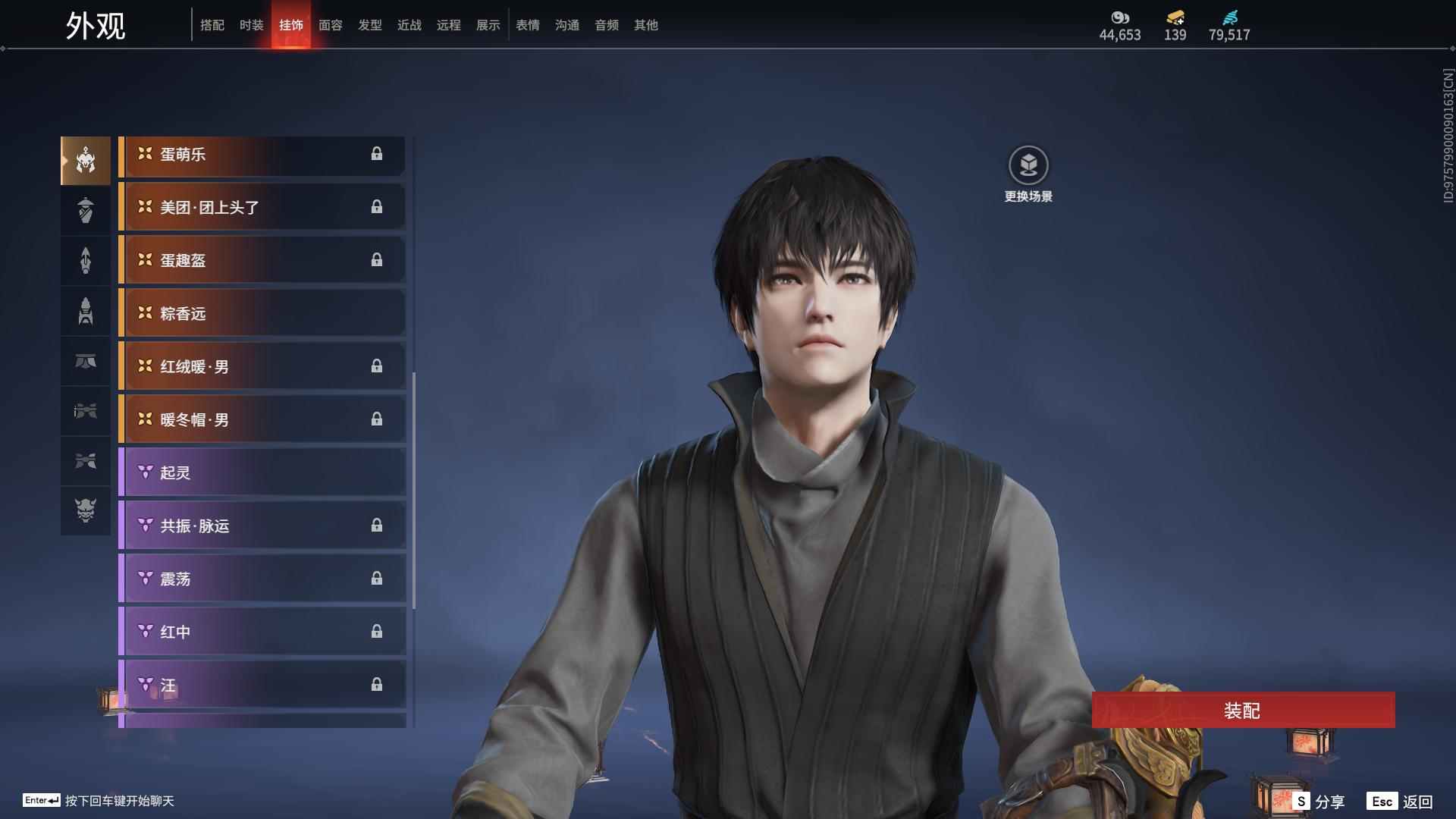This screenshot has height=819, width=1456.
Task: Switch to the 其他 tab
Action: pos(646,25)
